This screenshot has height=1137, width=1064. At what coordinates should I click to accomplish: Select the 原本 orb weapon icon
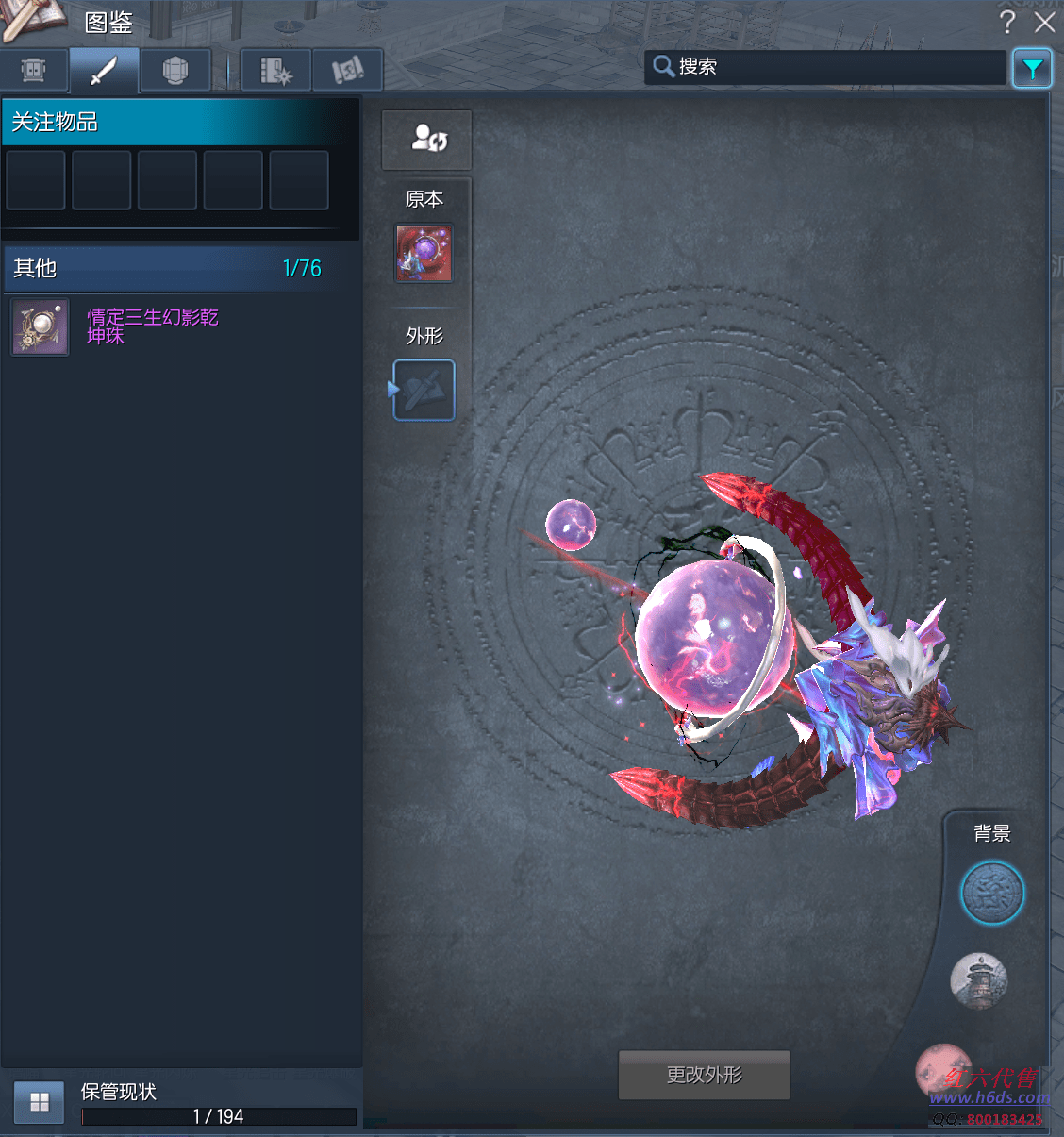click(424, 254)
